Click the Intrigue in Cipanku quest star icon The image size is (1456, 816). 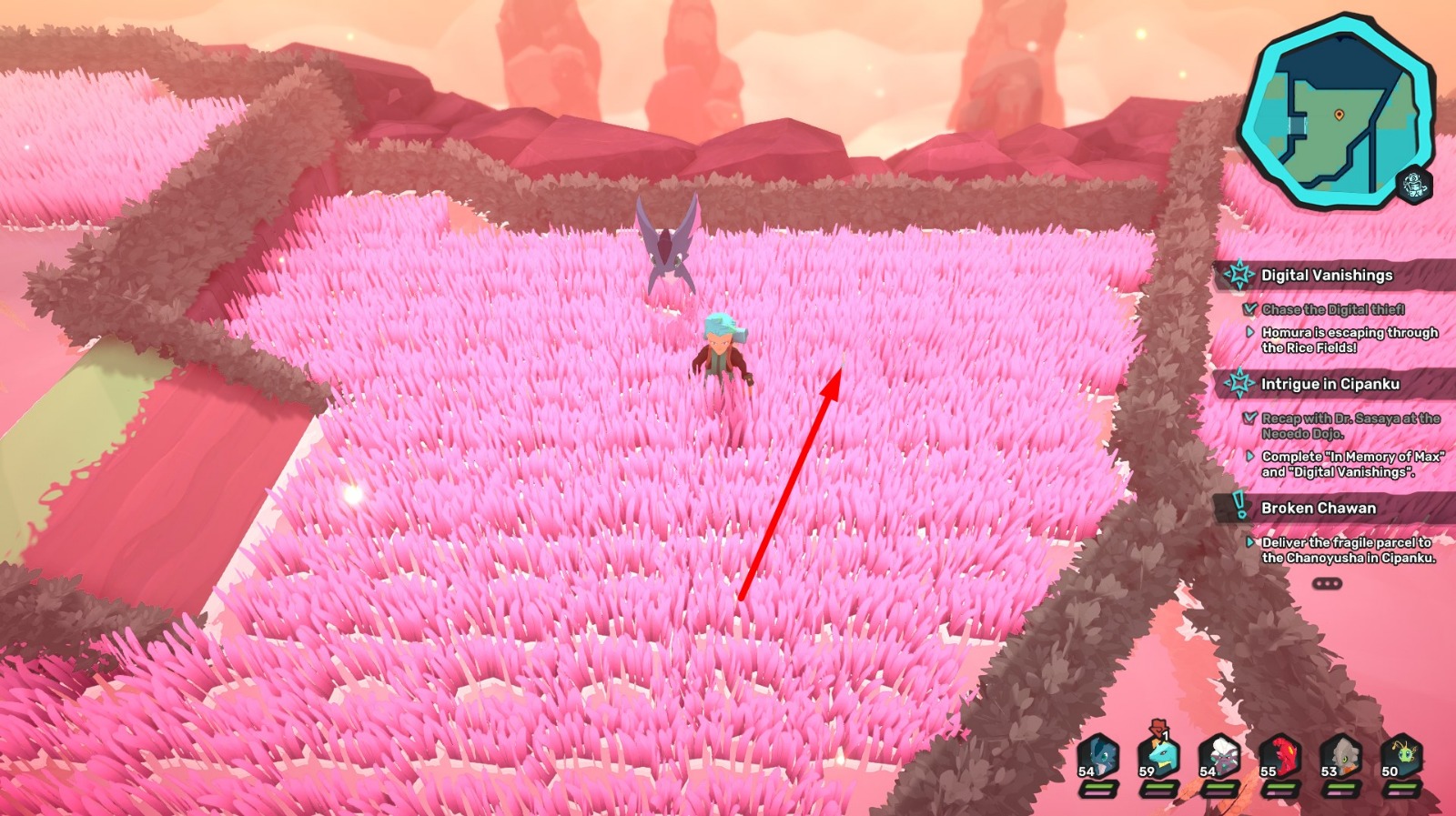(x=1241, y=384)
